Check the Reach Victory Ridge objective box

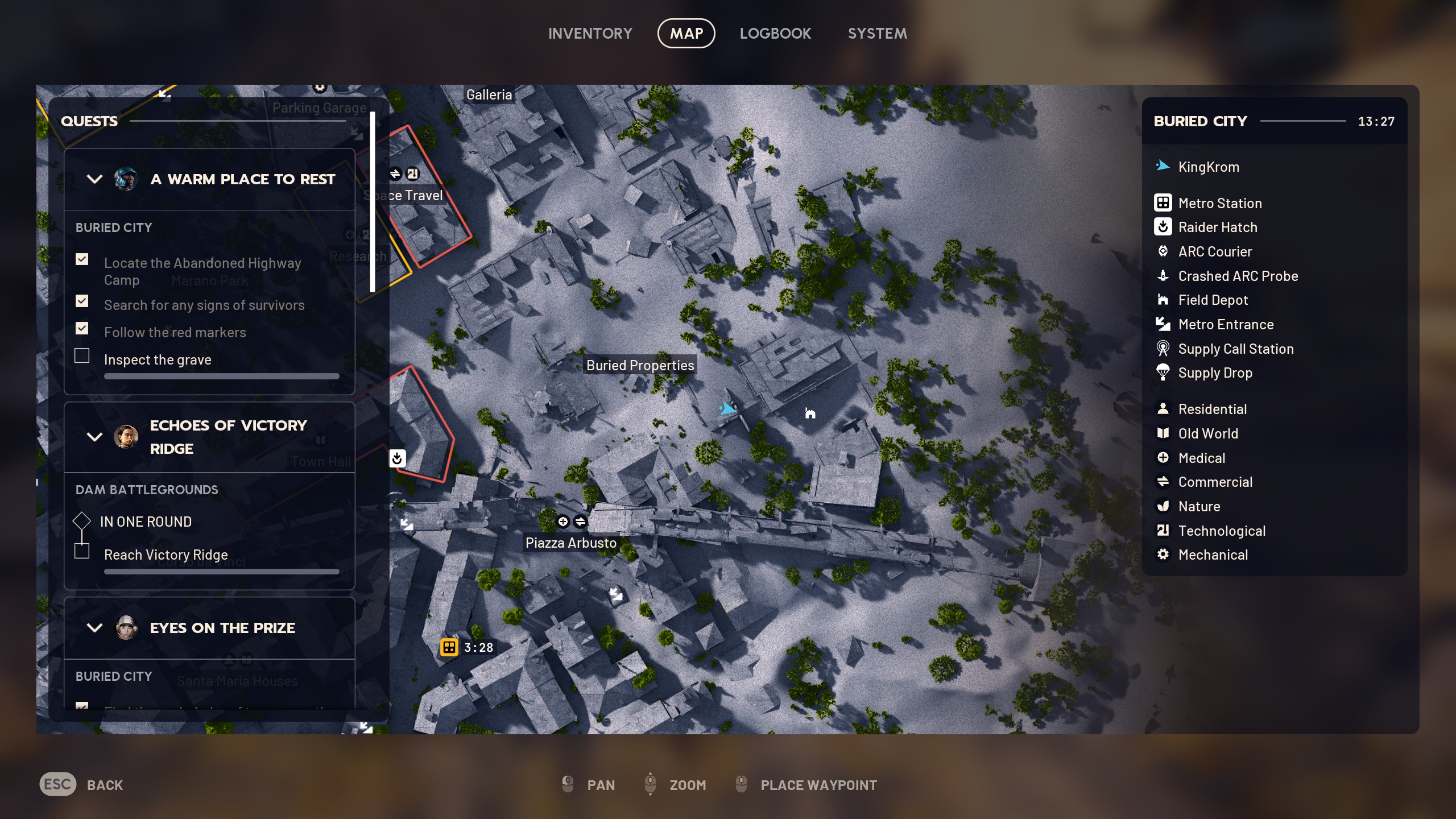(82, 551)
